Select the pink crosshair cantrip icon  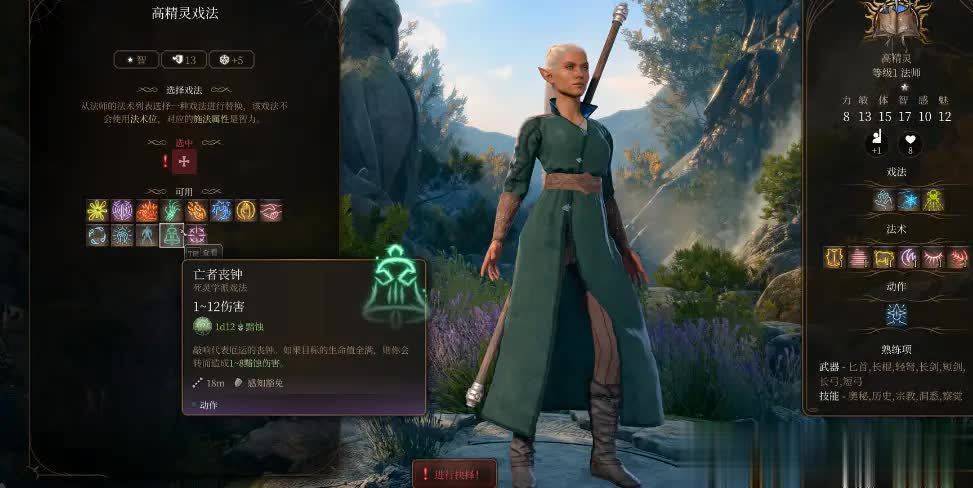(196, 235)
